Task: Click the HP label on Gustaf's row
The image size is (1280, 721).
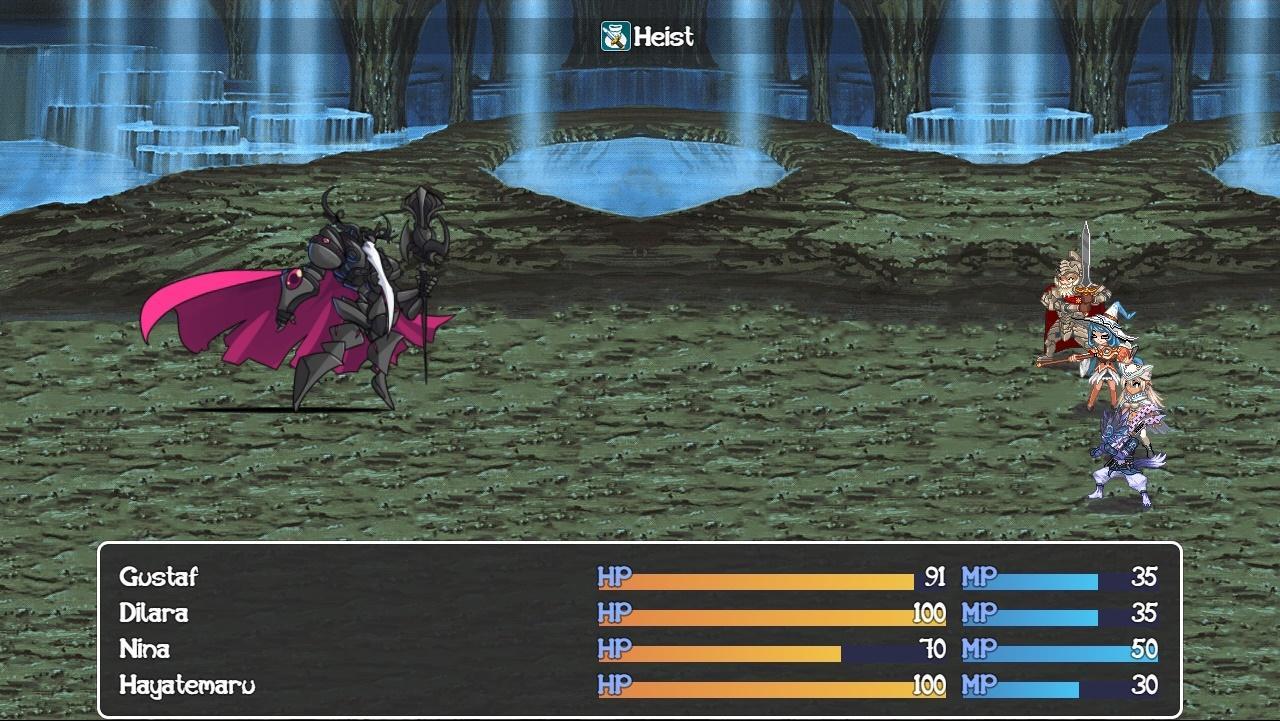Action: point(614,577)
